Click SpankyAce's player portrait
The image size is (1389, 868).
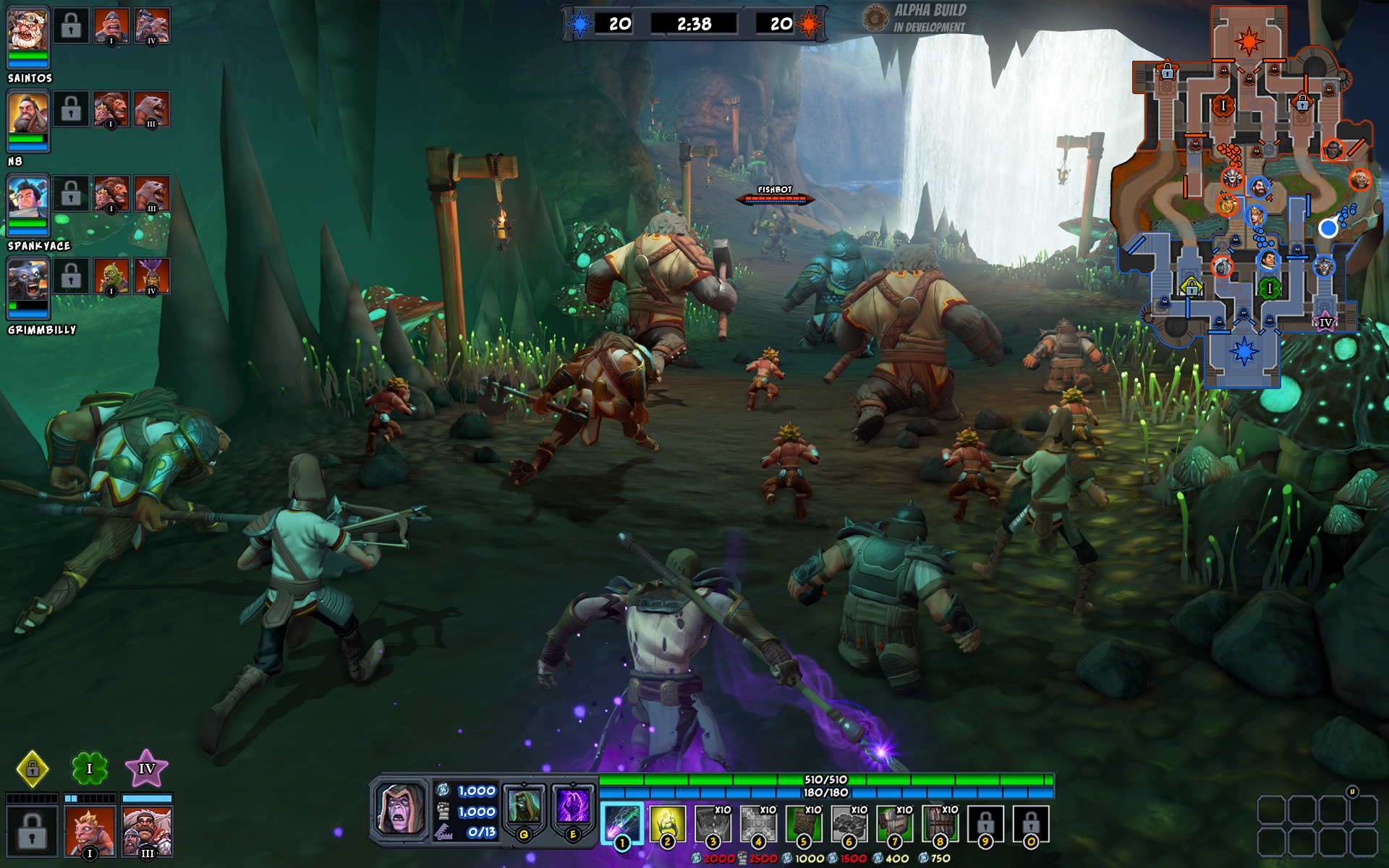click(x=28, y=197)
